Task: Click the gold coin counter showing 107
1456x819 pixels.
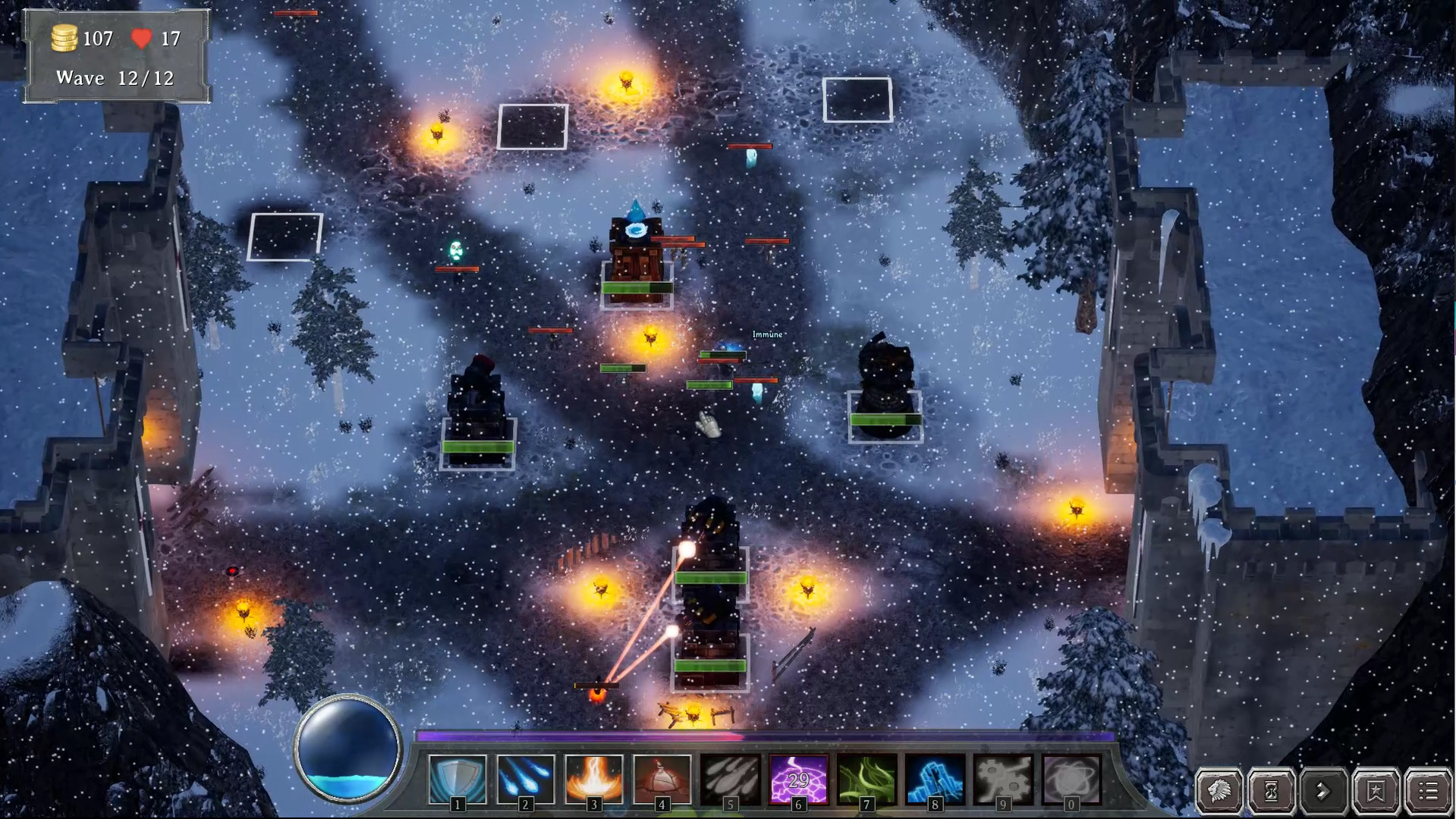Action: [81, 38]
